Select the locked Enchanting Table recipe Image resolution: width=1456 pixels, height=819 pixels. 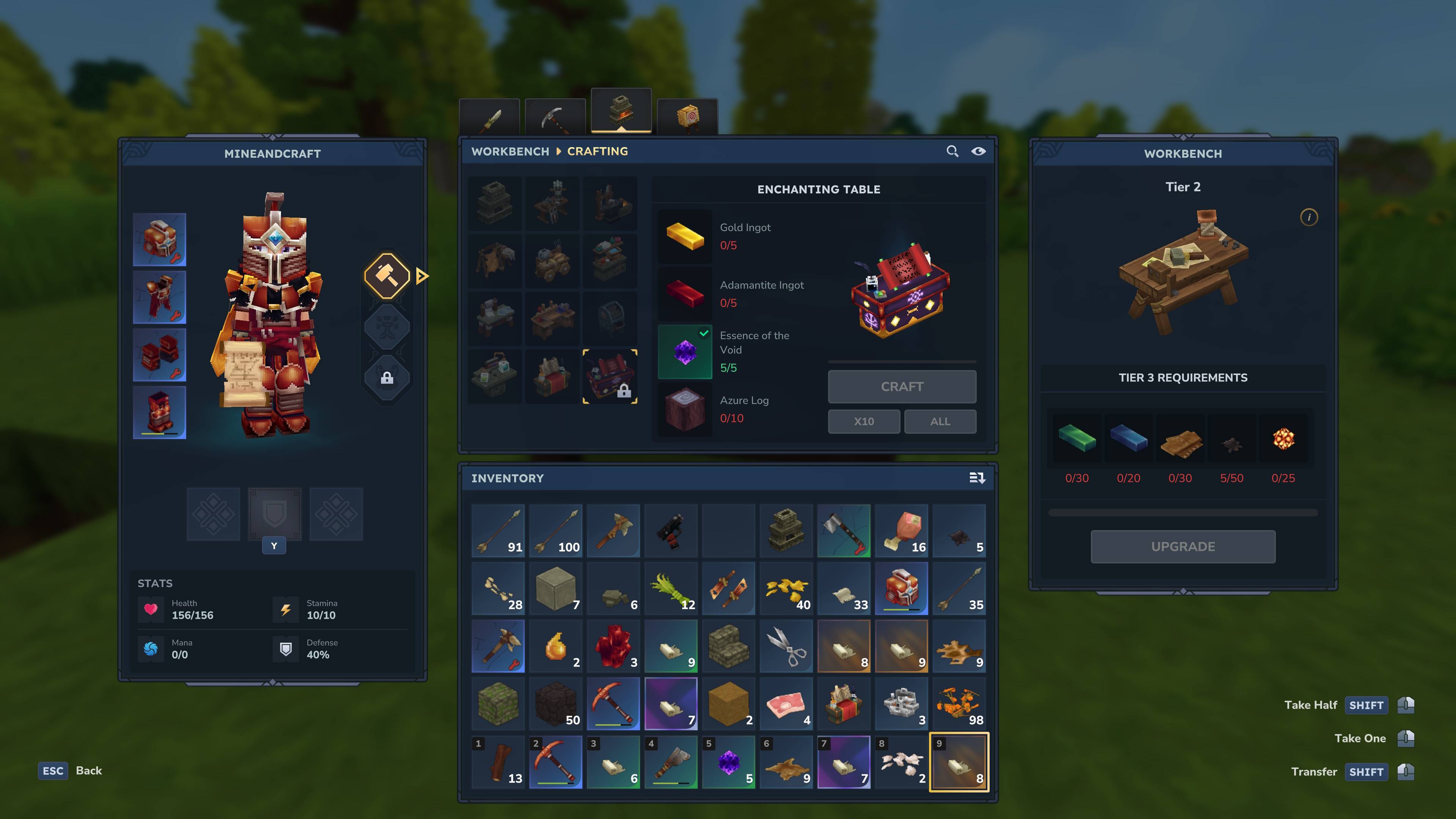610,377
